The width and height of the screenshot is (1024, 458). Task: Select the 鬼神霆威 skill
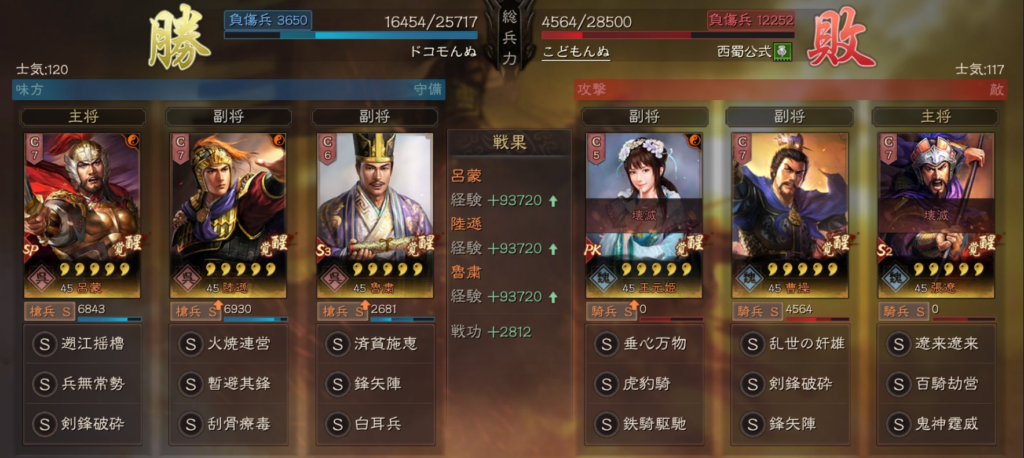[x=936, y=423]
